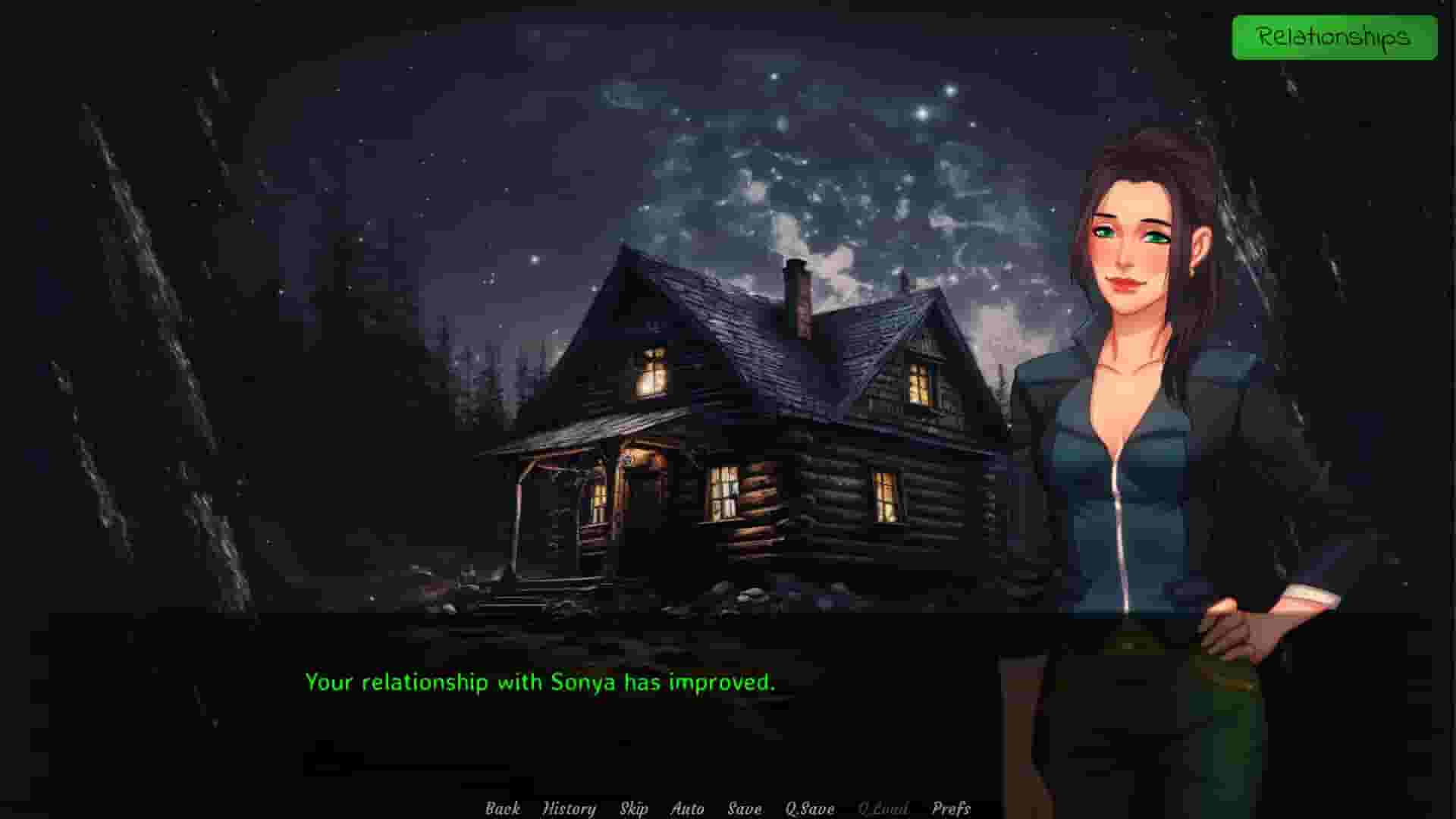Click the grayed-out Q.Load option

tap(883, 808)
